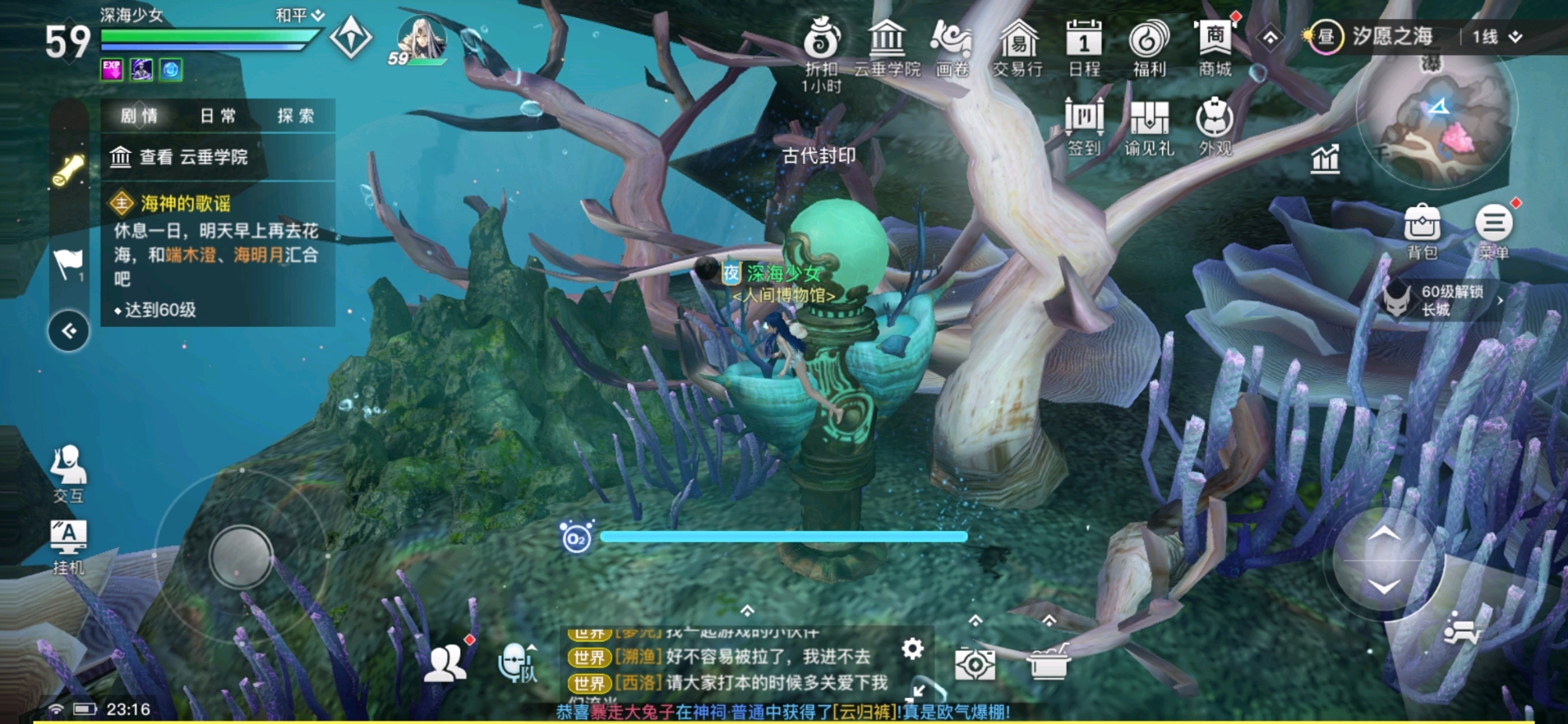1568x724 pixels.
Task: Click the 查看 云垂学院 quest link
Action: 180,159
